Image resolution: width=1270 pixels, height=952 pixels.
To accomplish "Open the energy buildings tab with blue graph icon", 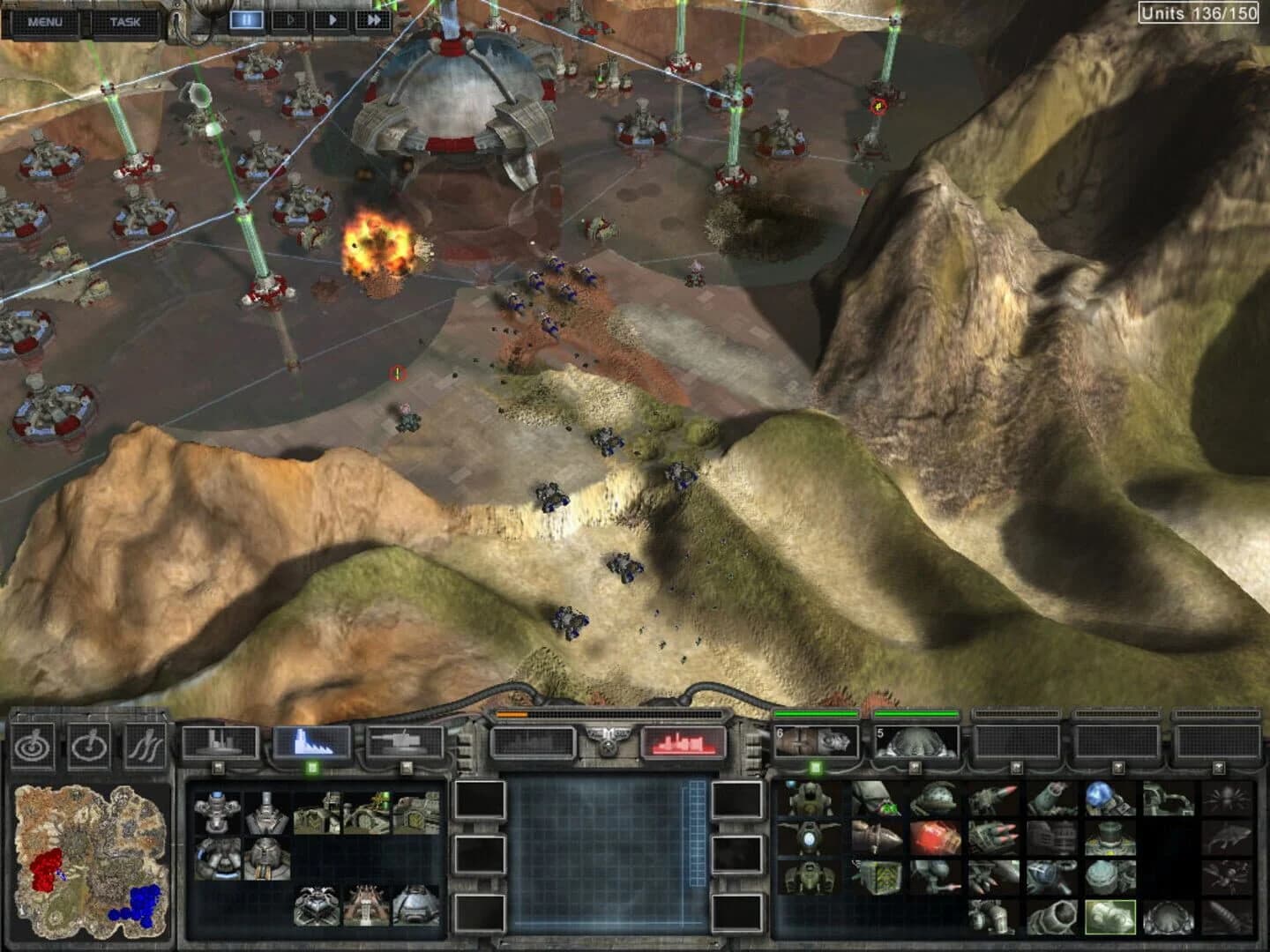I will click(310, 740).
